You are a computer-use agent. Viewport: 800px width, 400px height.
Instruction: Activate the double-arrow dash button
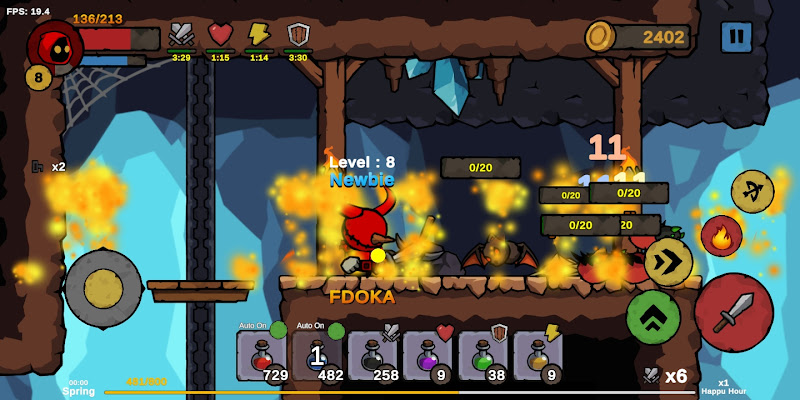[x=667, y=262]
